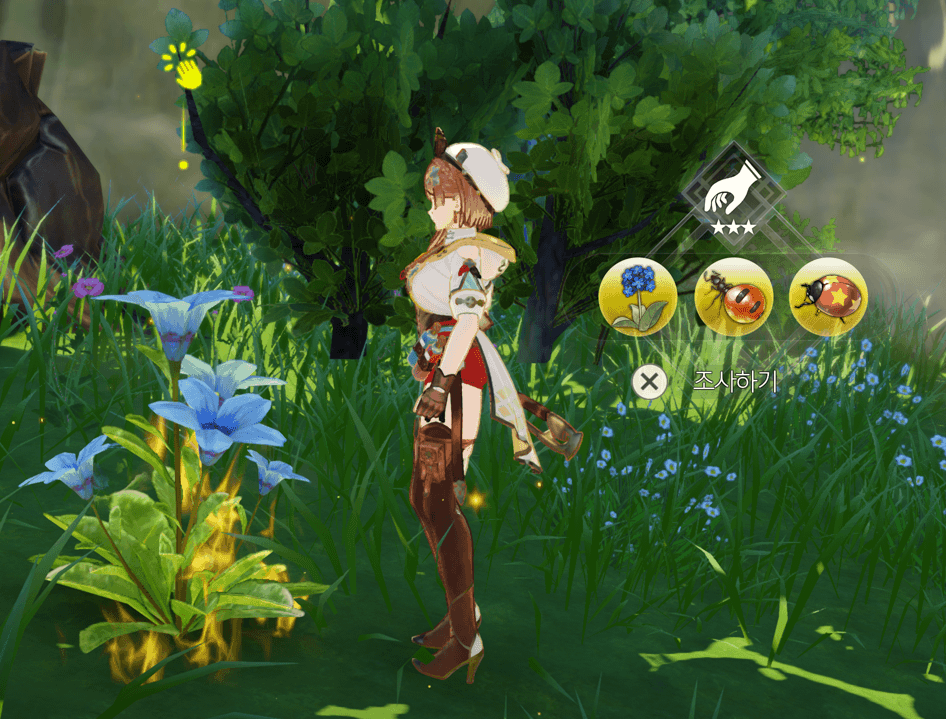Click the yellow hand gathering point marker
The image size is (946, 719).
[x=185, y=68]
